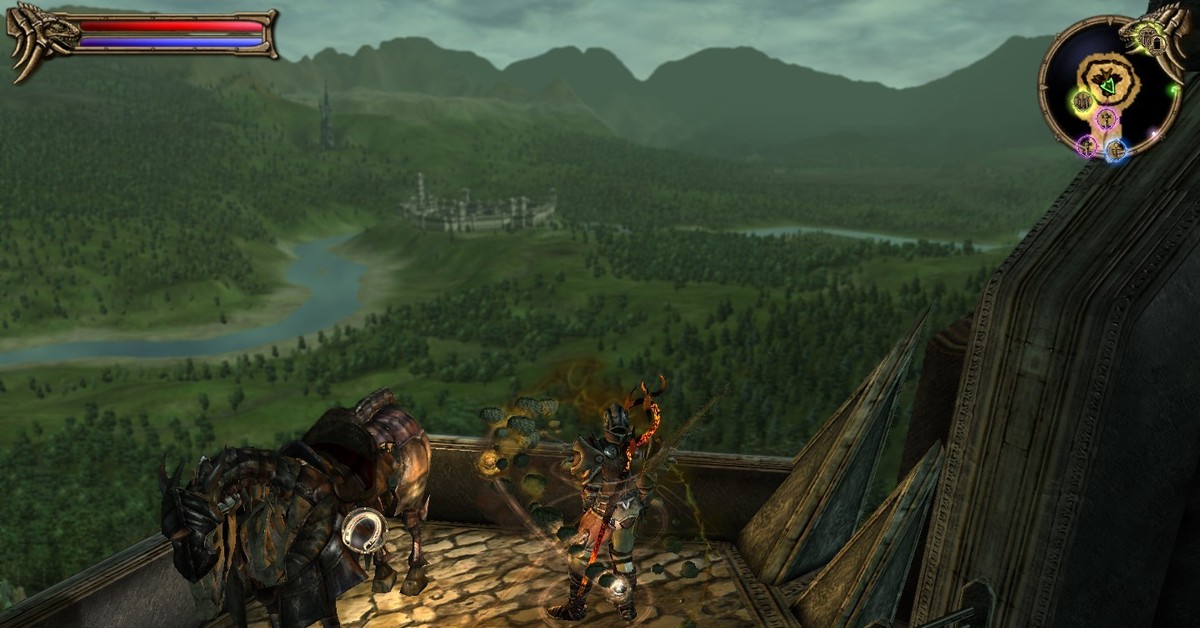Choose the pink-ringed marker nearest the player arrow

point(1106,119)
